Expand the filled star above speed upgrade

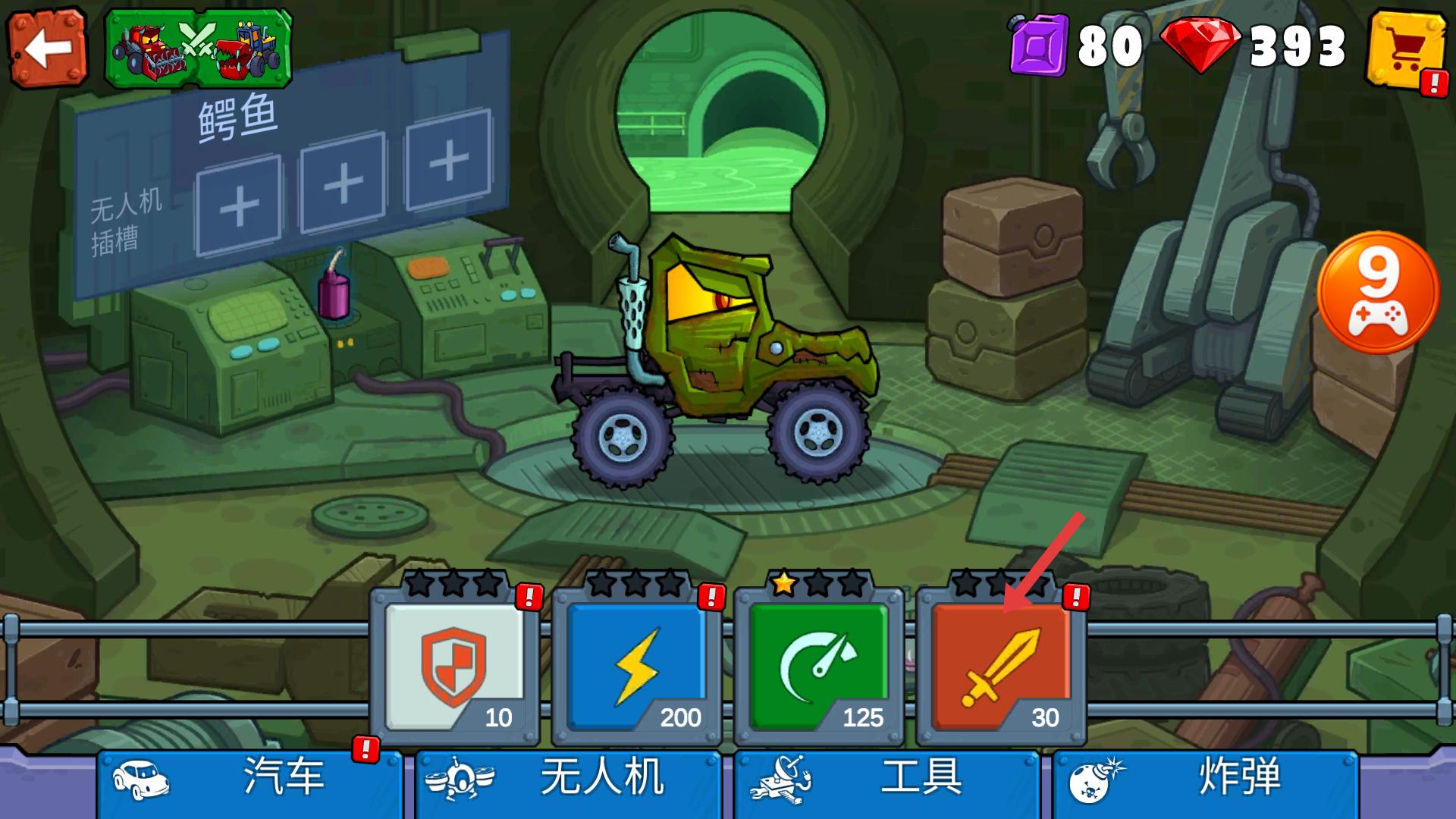786,585
